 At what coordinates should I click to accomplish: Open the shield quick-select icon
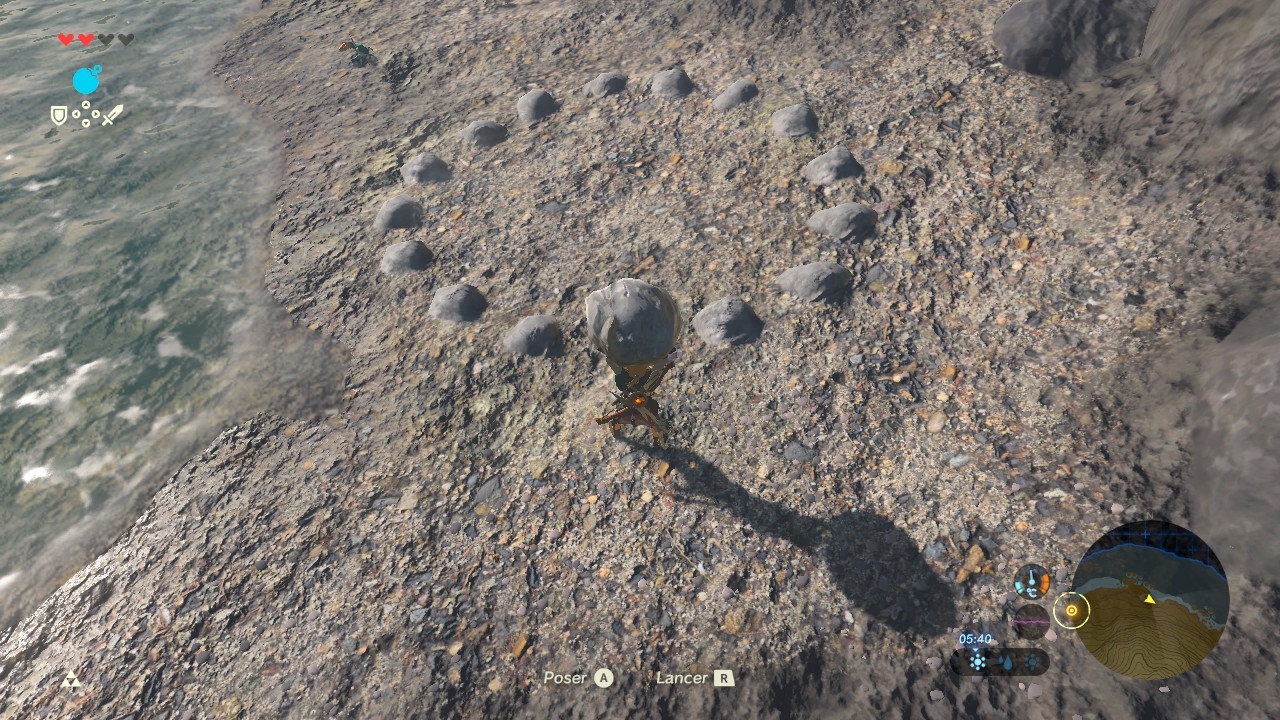pos(59,116)
